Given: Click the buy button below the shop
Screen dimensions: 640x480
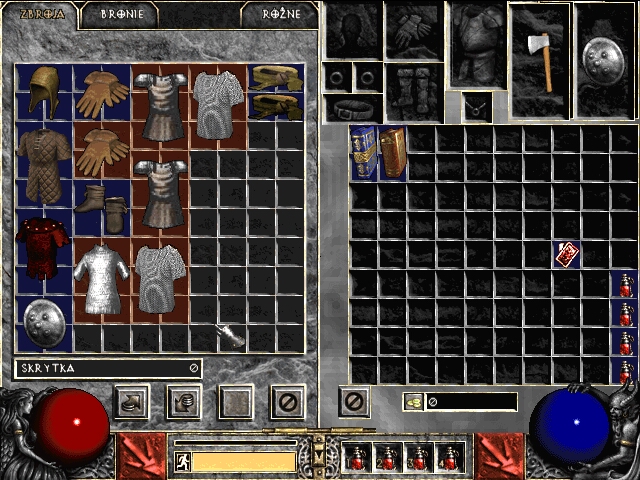Looking at the screenshot, I should pos(131,403).
